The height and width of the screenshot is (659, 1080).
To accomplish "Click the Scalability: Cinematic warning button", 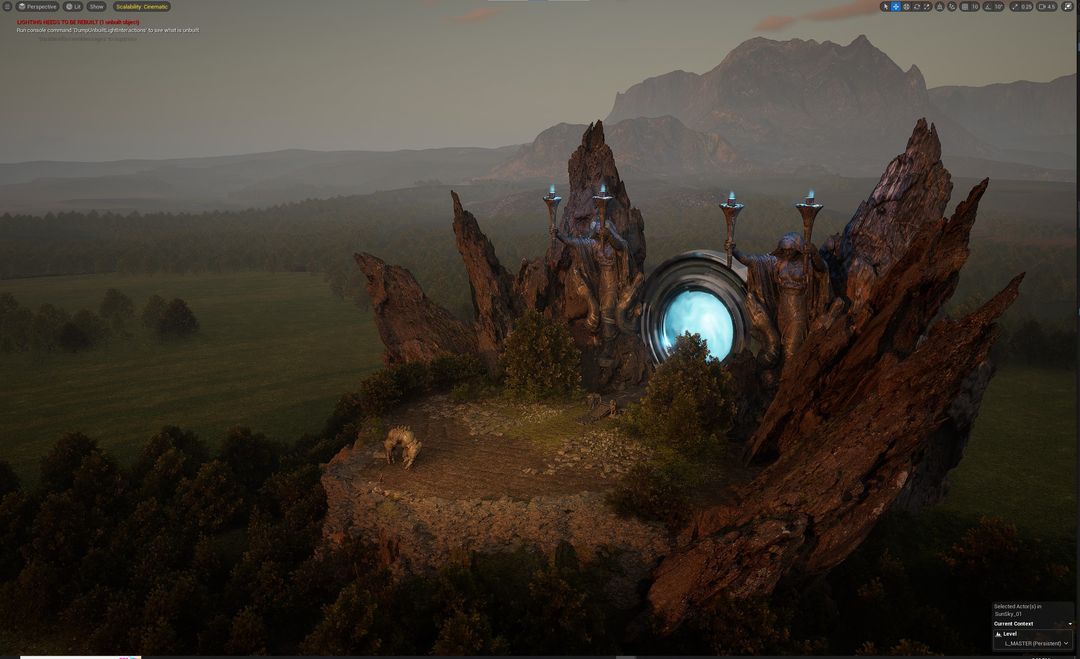I will 142,7.
